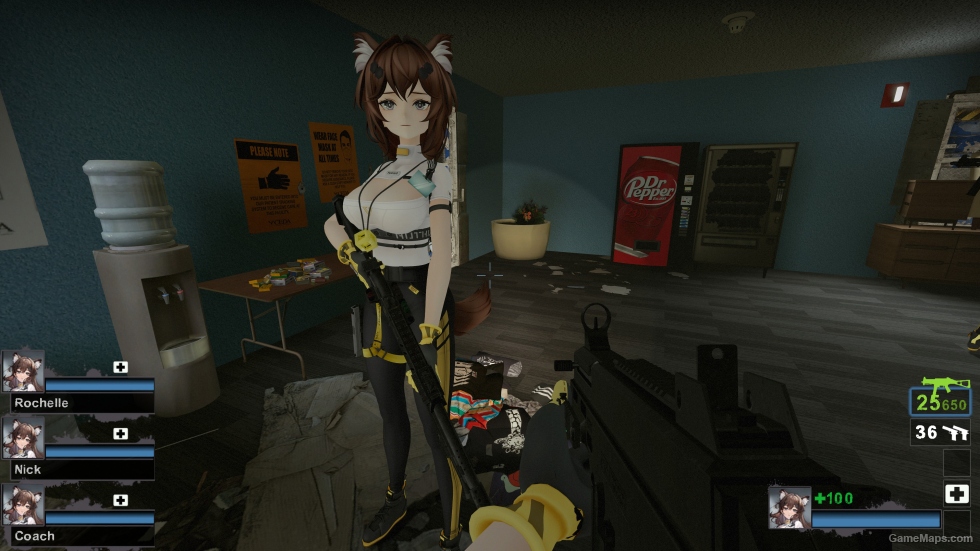Select the first aid kit inventory slot
Viewport: 980px width, 551px height.
956,493
